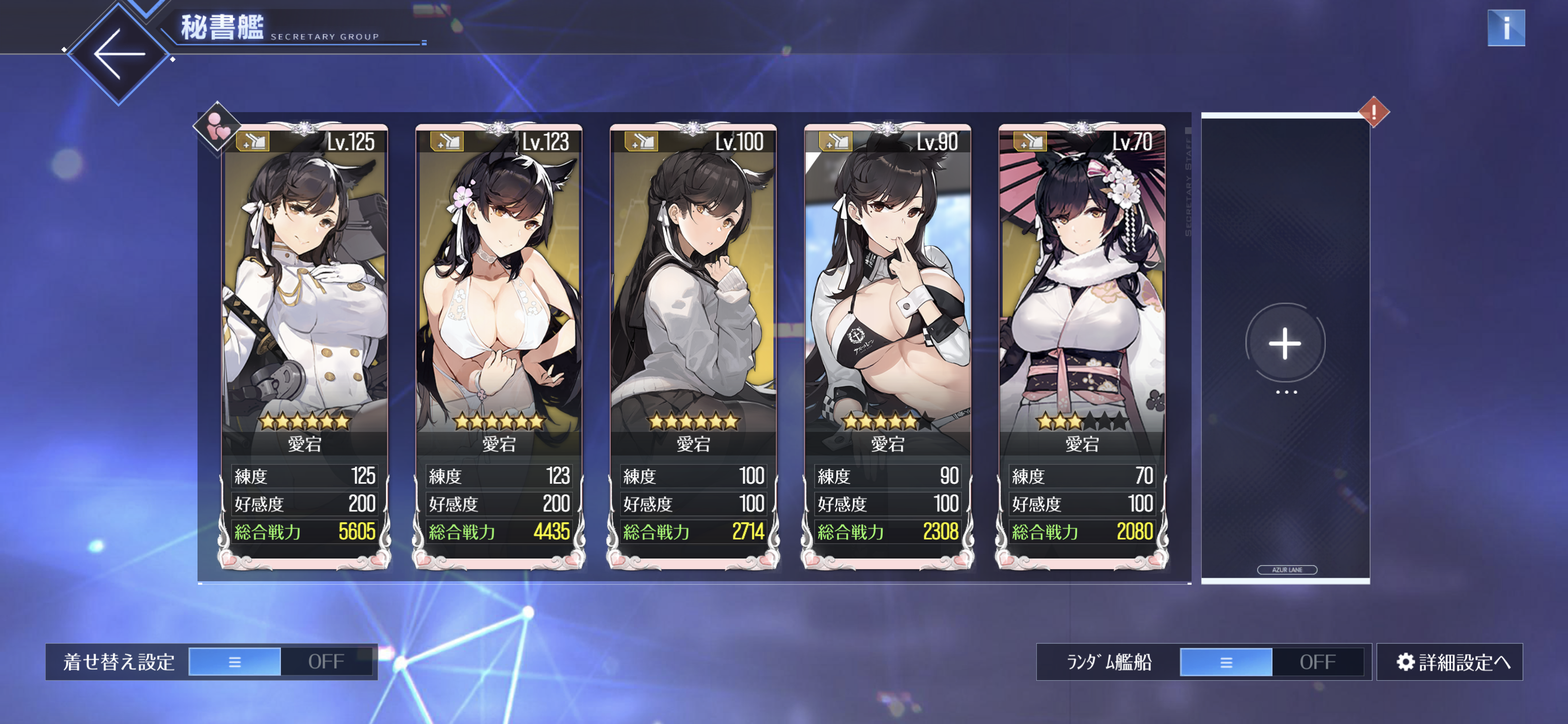Toggle the ランダム艦船 switch

[x=1271, y=661]
